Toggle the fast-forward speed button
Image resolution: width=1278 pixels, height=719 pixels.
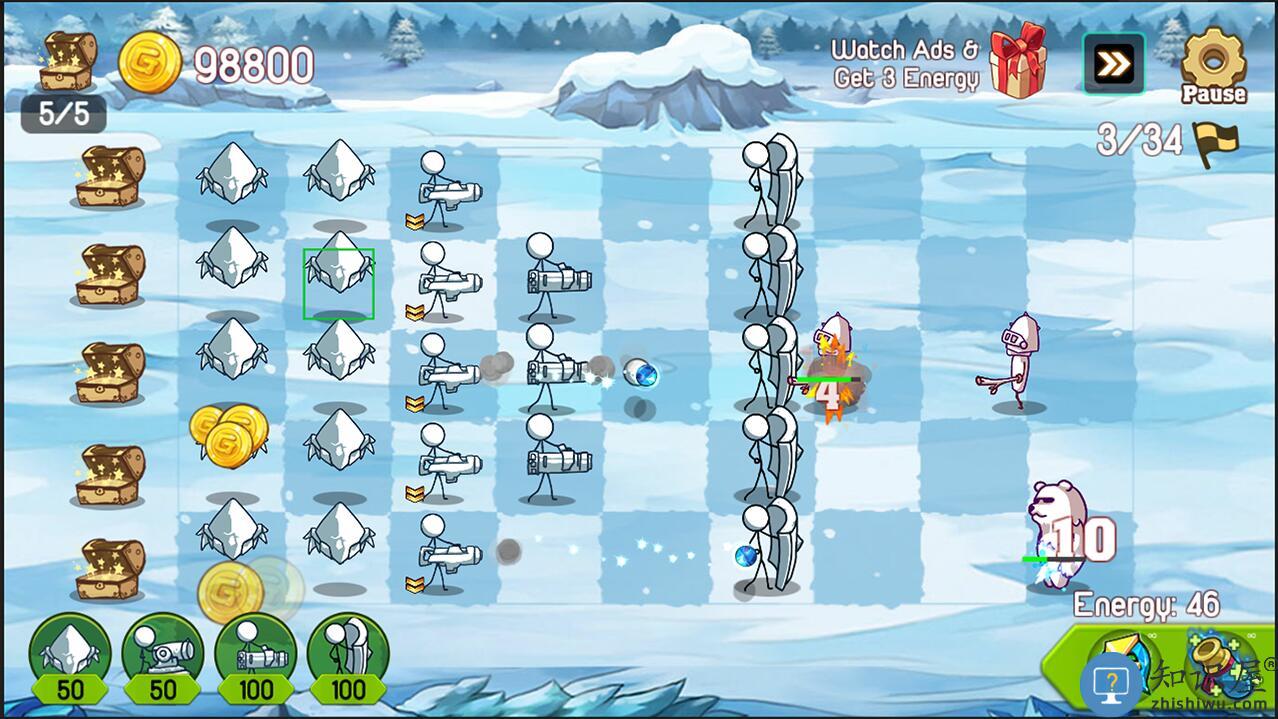pyautogui.click(x=1113, y=65)
